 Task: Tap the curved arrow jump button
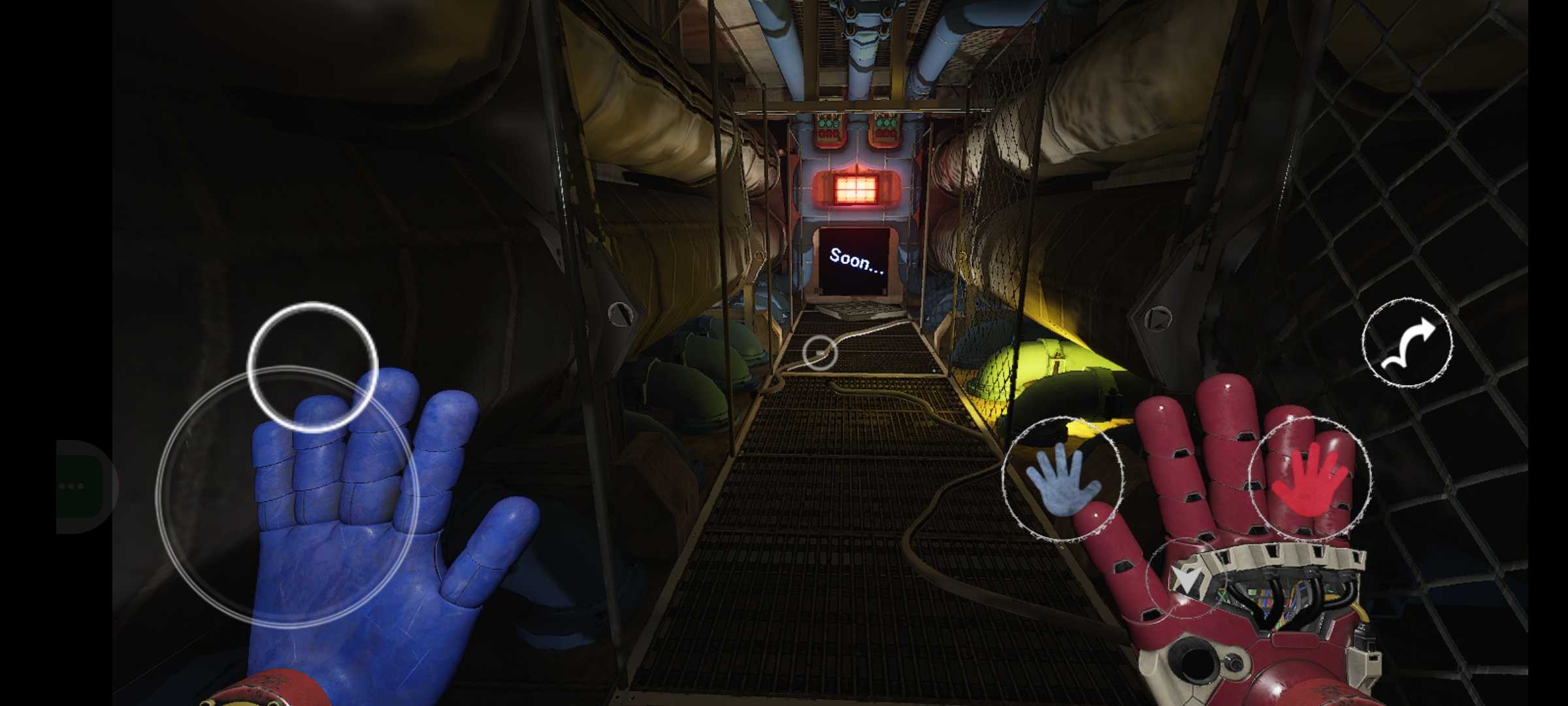[1407, 343]
